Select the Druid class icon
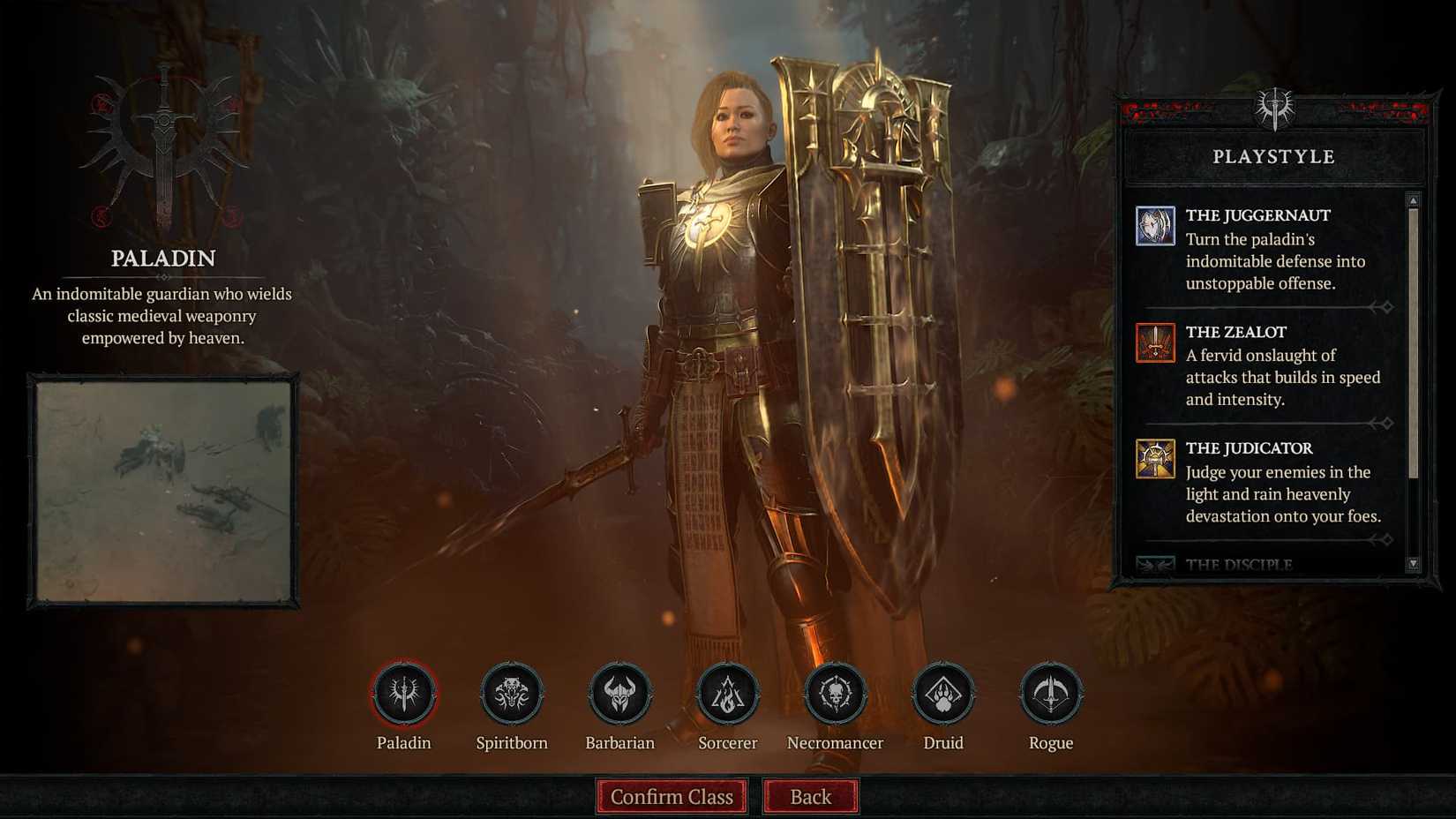 942,694
